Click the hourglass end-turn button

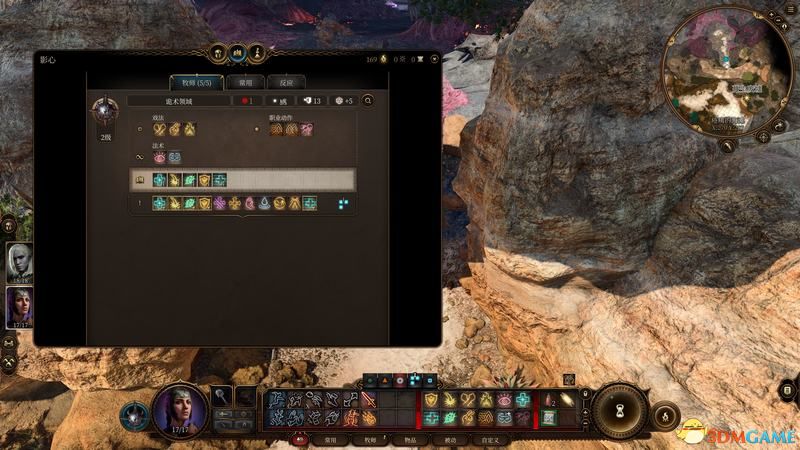click(x=622, y=412)
